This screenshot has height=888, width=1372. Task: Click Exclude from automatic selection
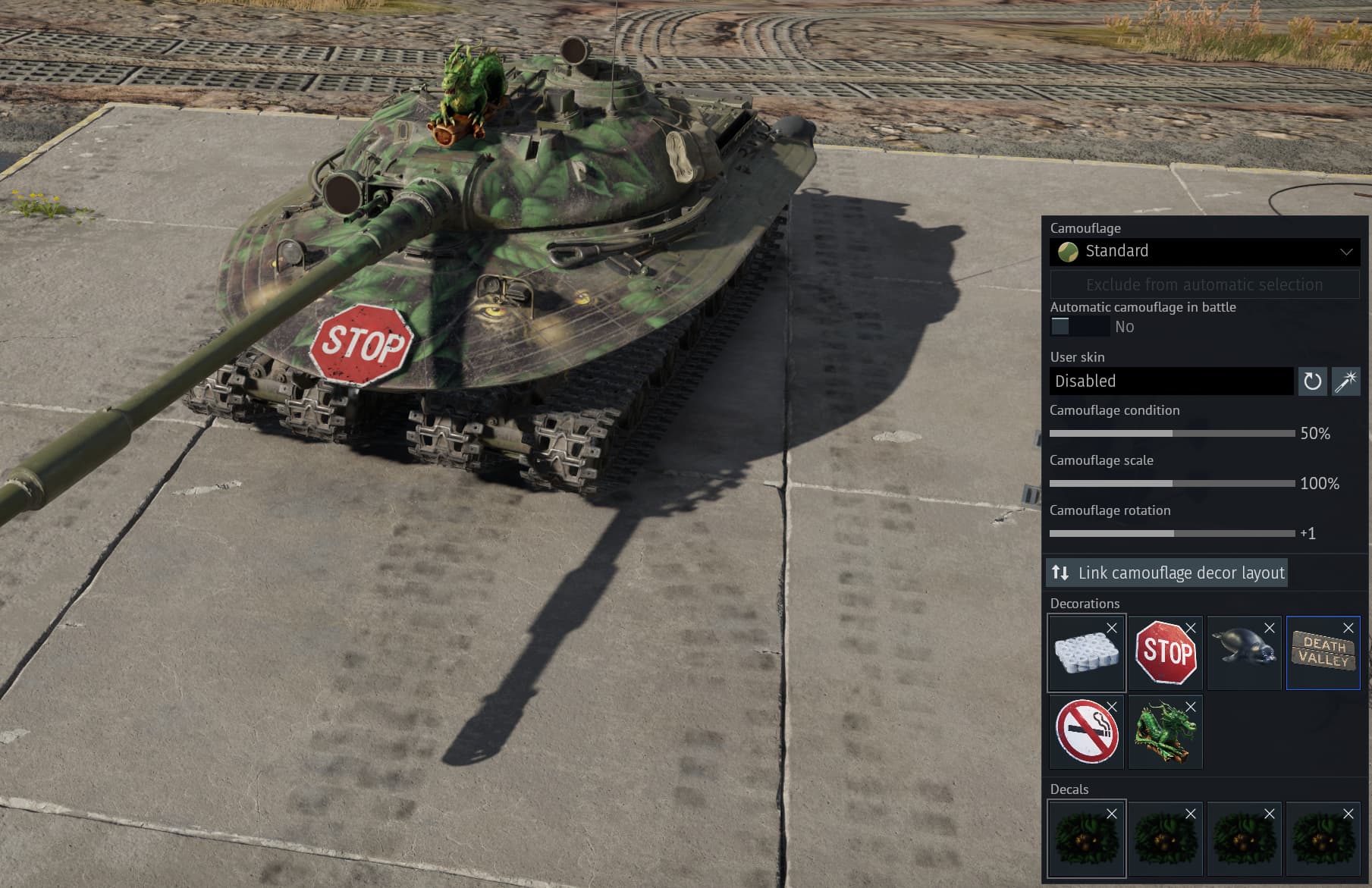click(x=1203, y=284)
